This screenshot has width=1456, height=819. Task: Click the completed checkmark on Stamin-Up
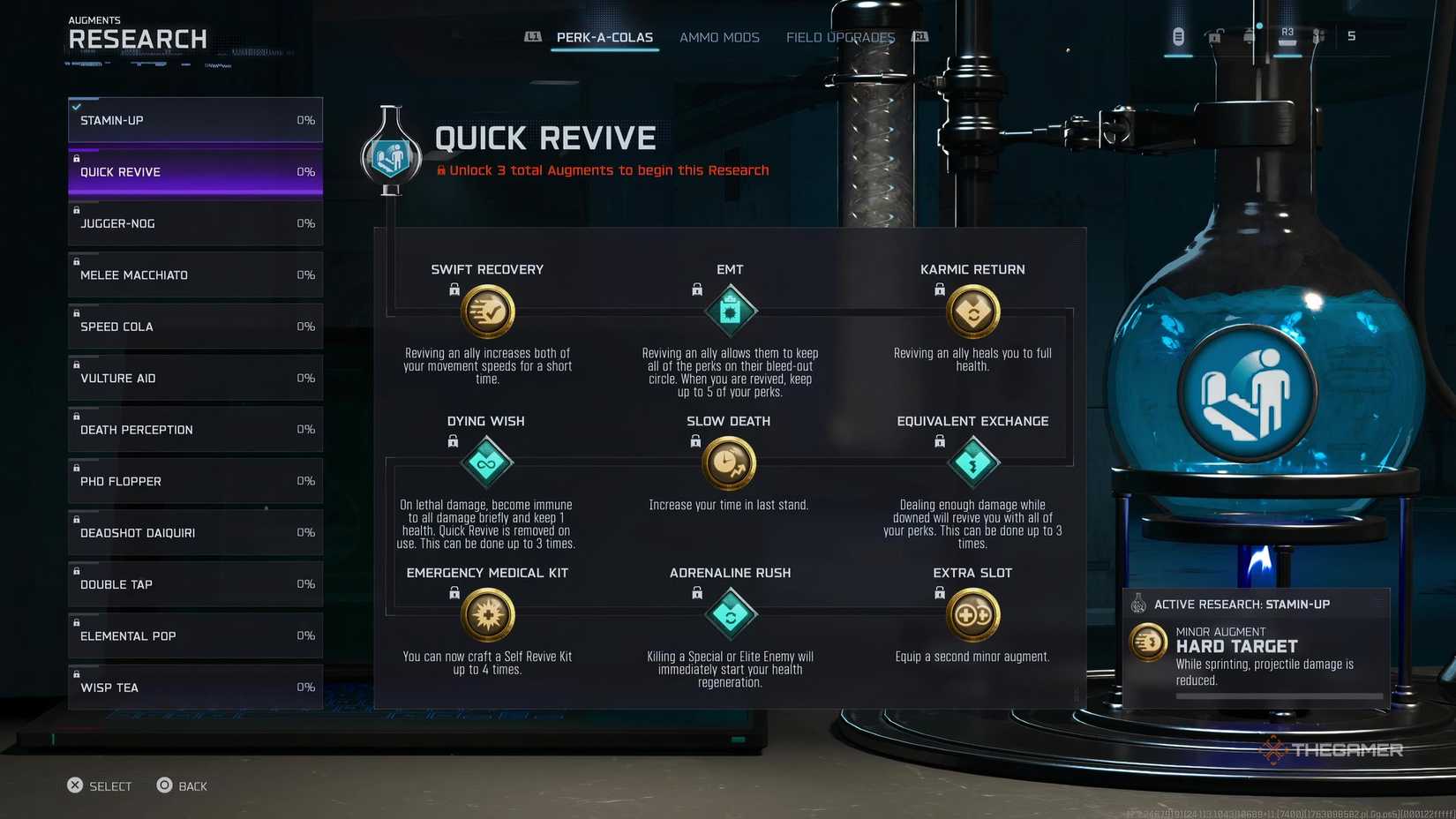point(78,107)
